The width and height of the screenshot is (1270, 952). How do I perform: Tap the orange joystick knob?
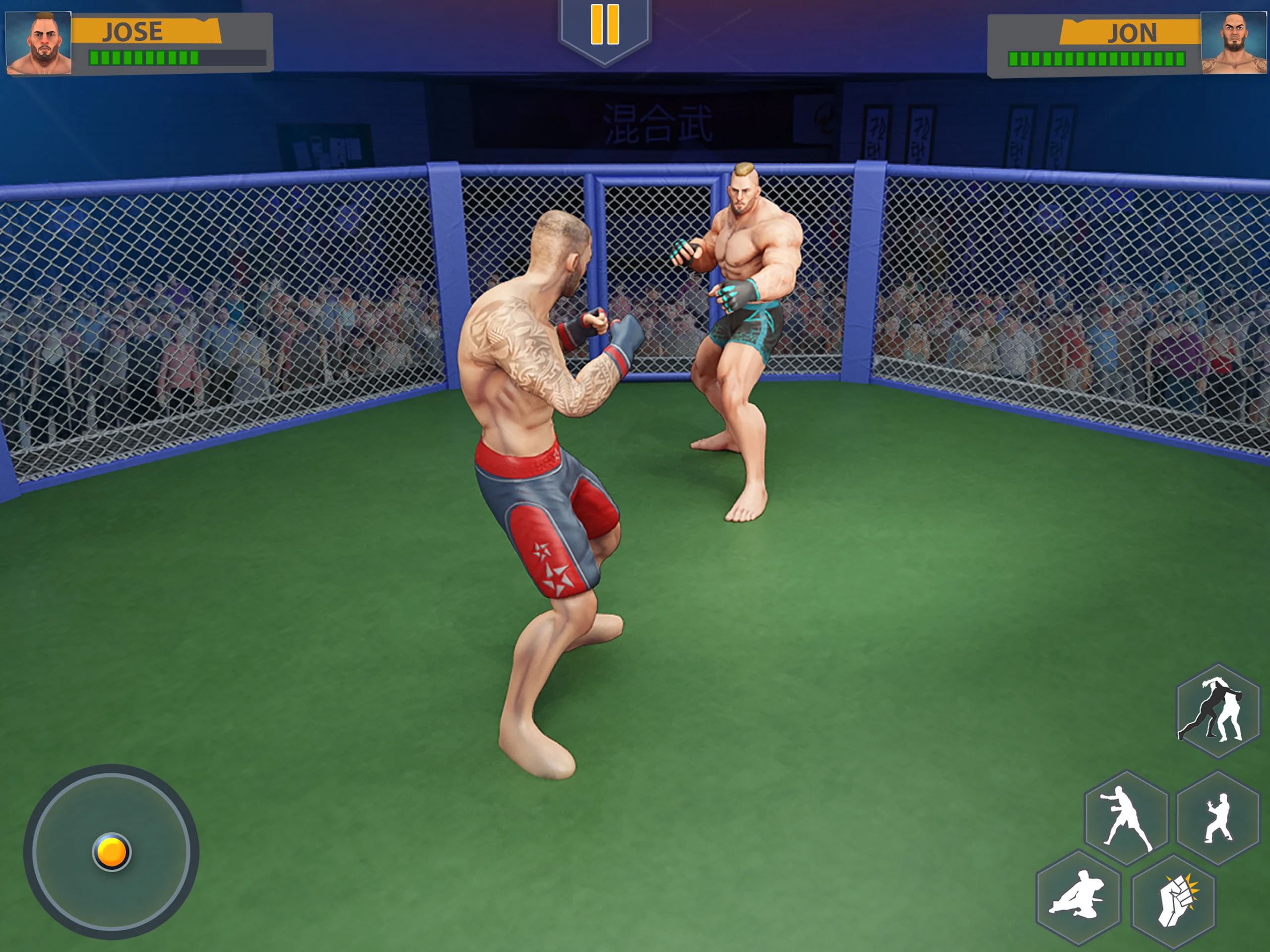click(x=112, y=851)
